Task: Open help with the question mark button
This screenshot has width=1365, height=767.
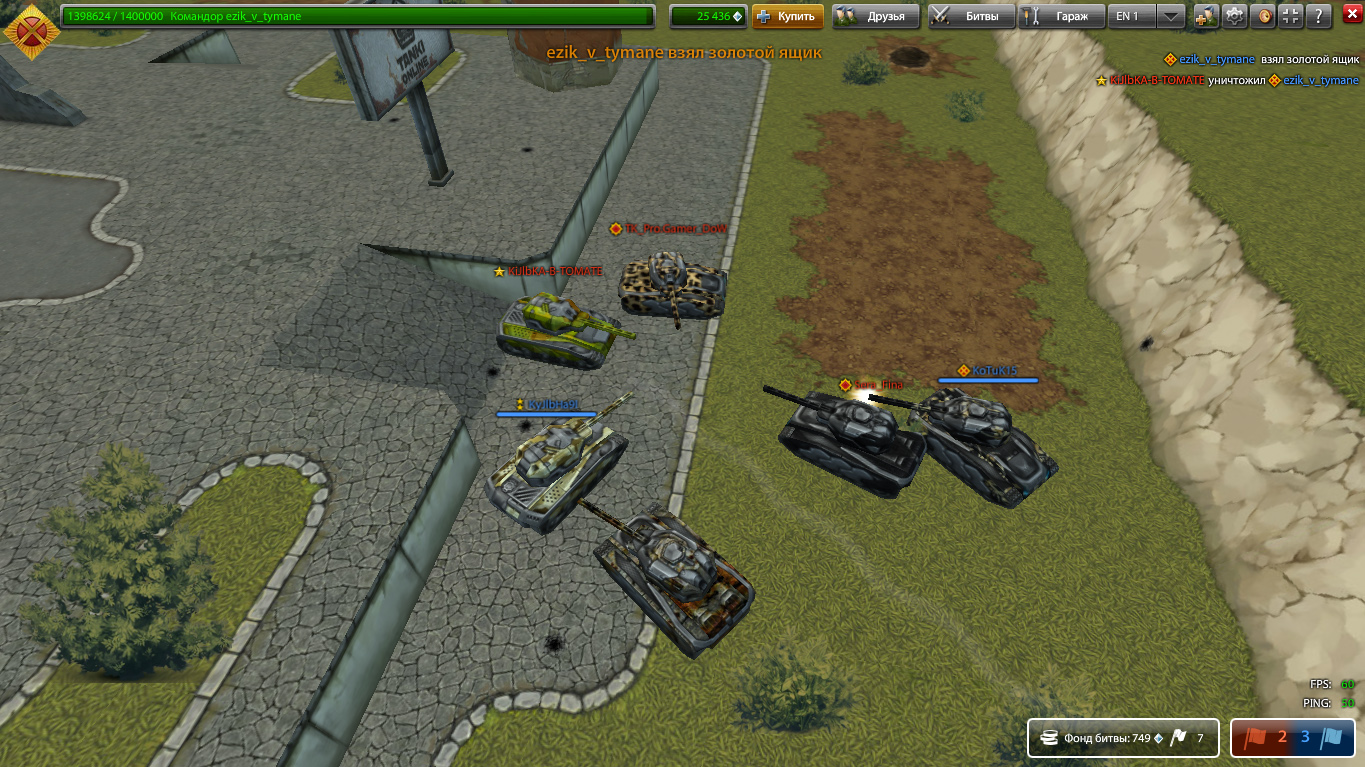Action: 1319,16
